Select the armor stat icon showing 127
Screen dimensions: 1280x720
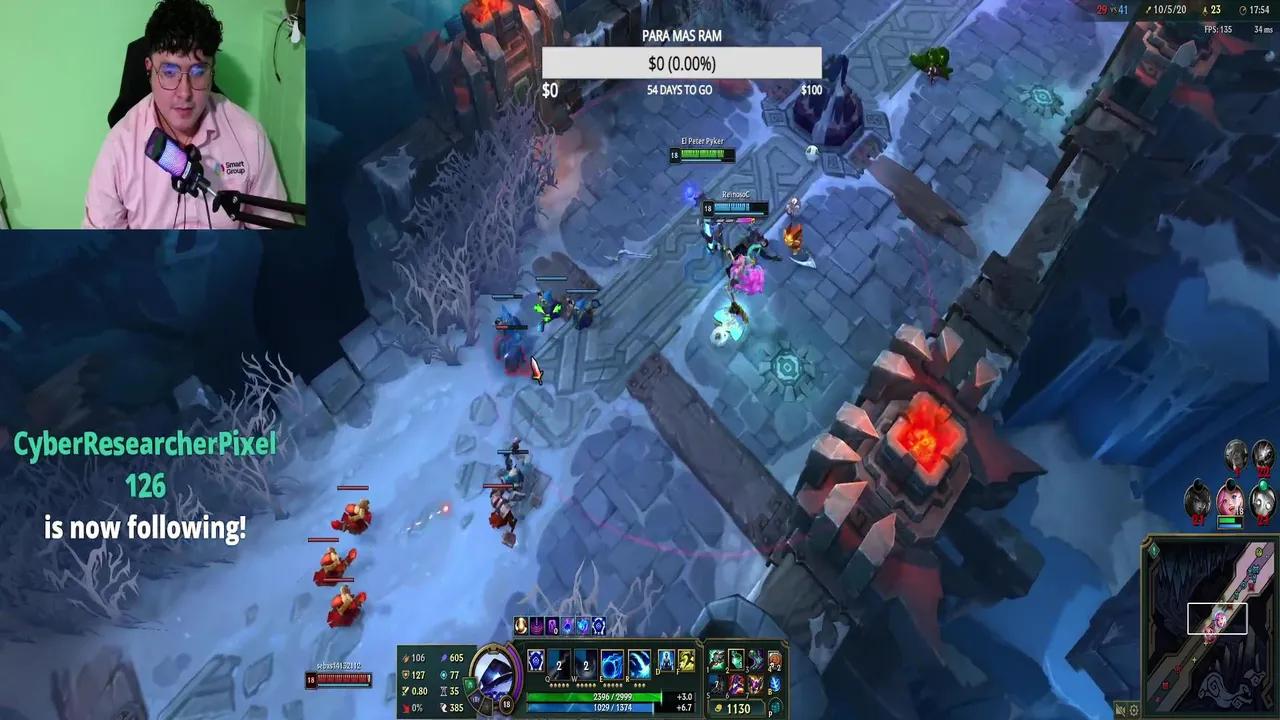pos(407,675)
